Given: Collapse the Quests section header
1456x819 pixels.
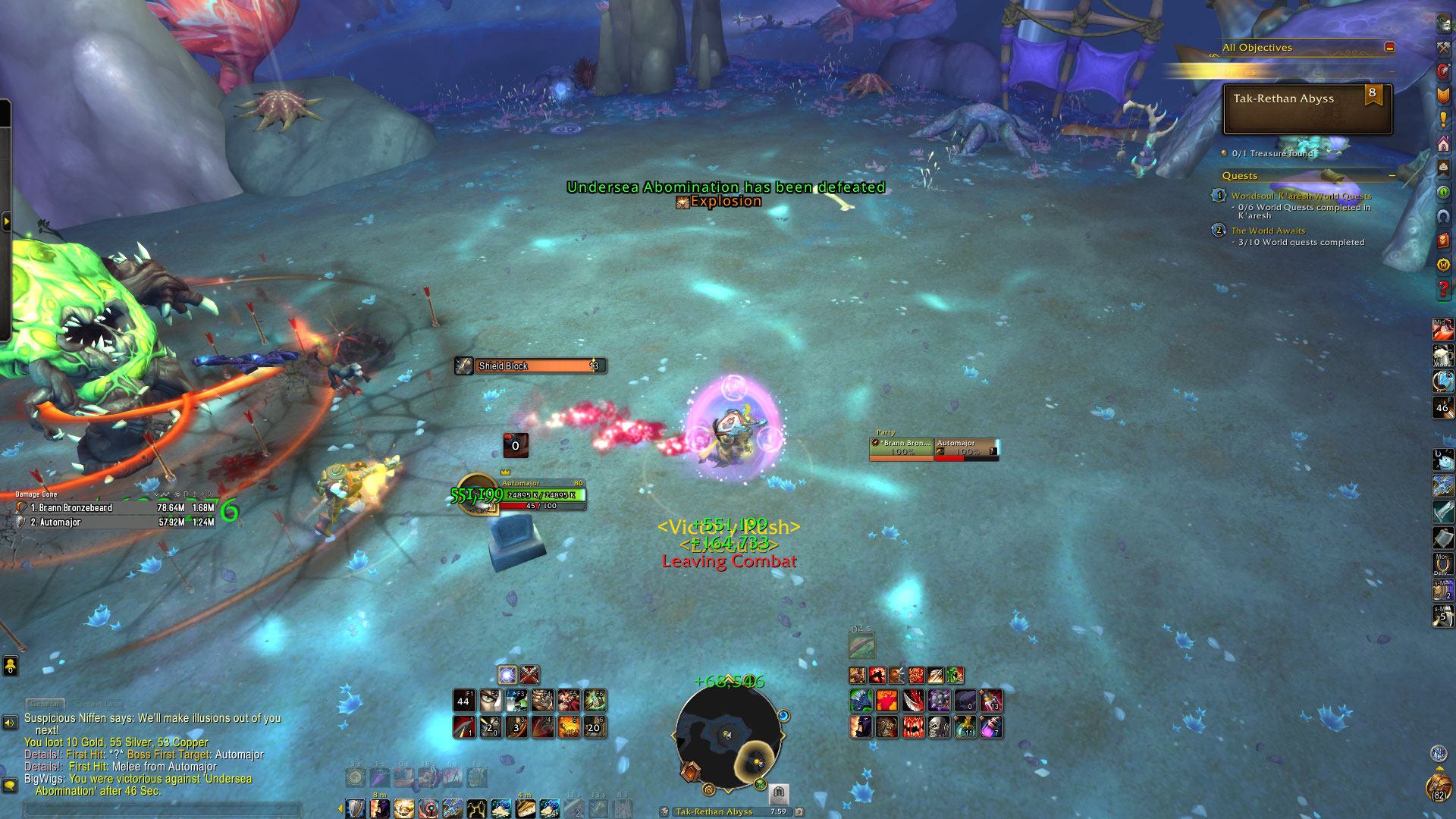Looking at the screenshot, I should [1392, 175].
